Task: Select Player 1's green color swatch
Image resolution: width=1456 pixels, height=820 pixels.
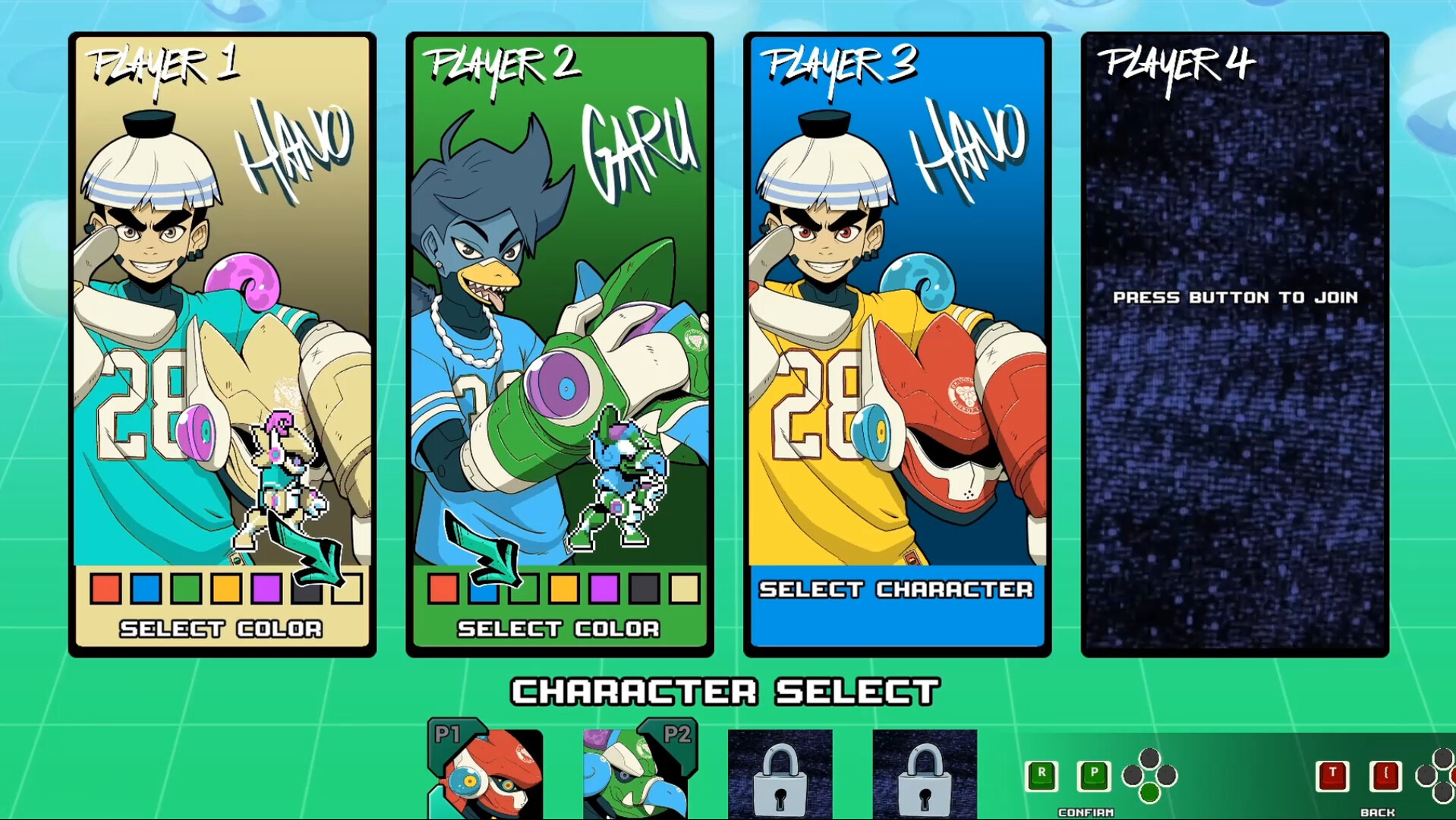Action: pos(186,589)
